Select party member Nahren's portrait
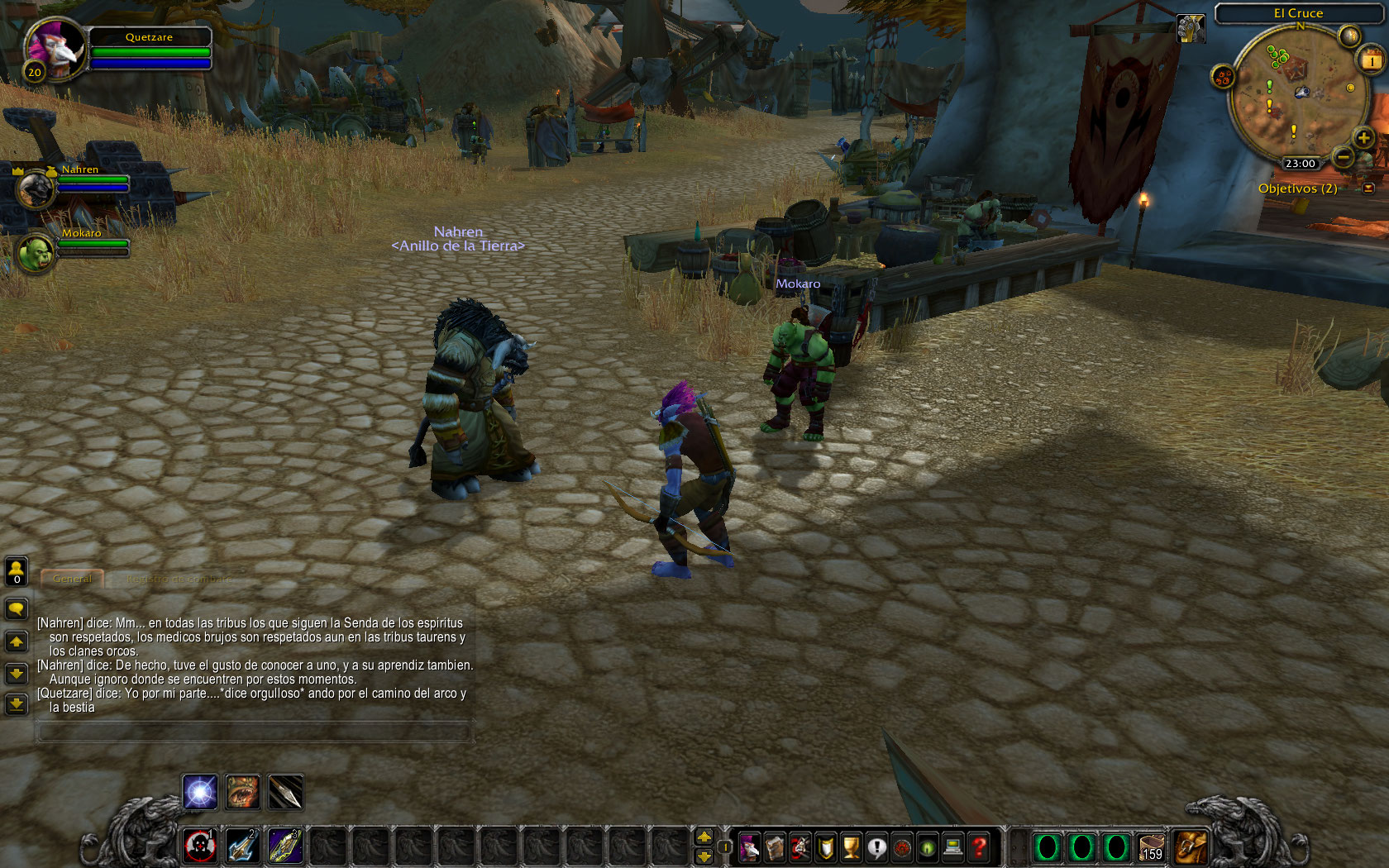1389x868 pixels. pyautogui.click(x=36, y=188)
